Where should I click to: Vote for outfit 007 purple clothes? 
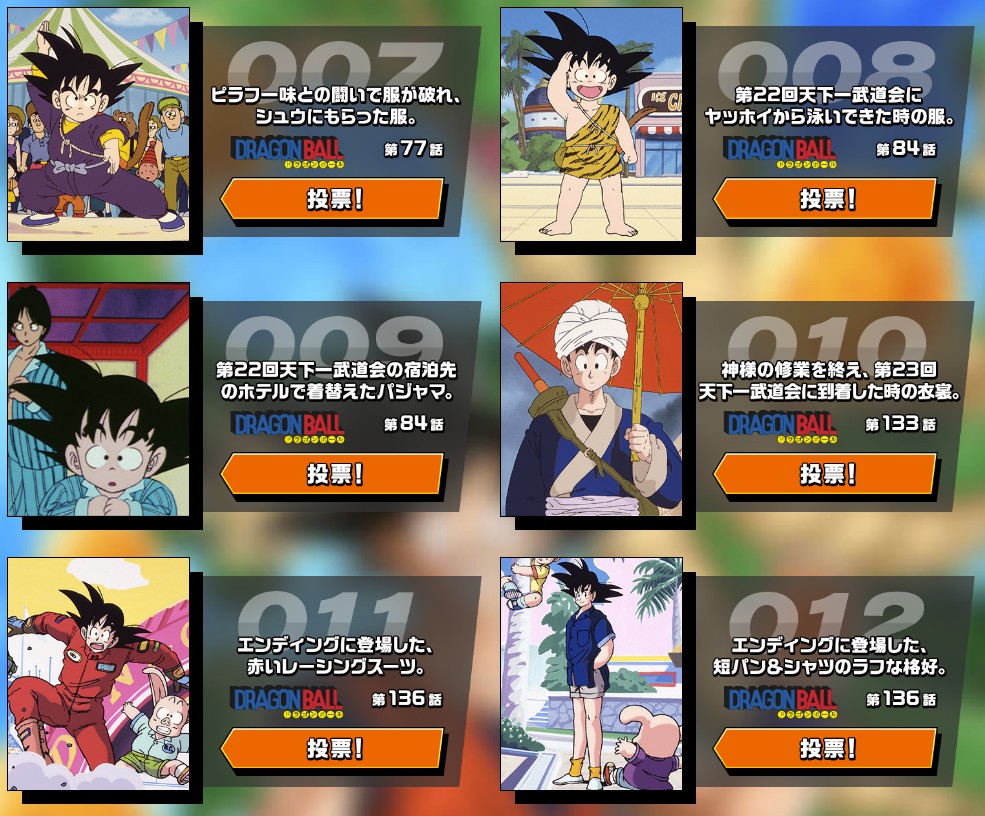(332, 199)
